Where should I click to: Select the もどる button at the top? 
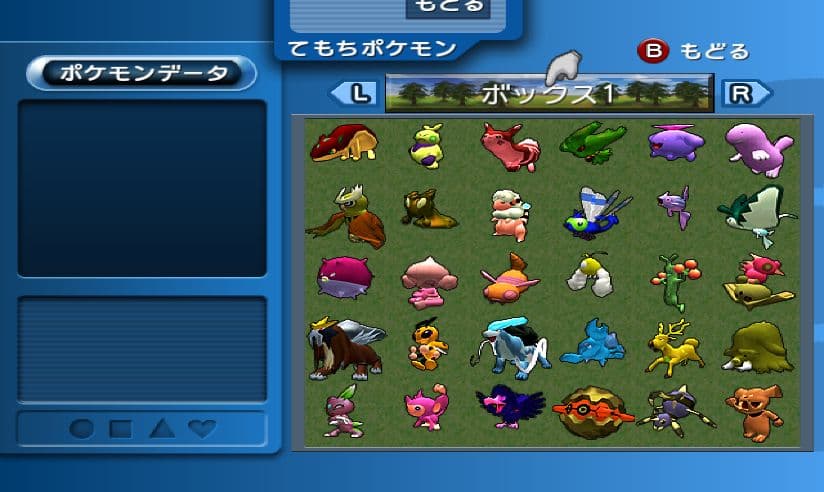click(447, 8)
